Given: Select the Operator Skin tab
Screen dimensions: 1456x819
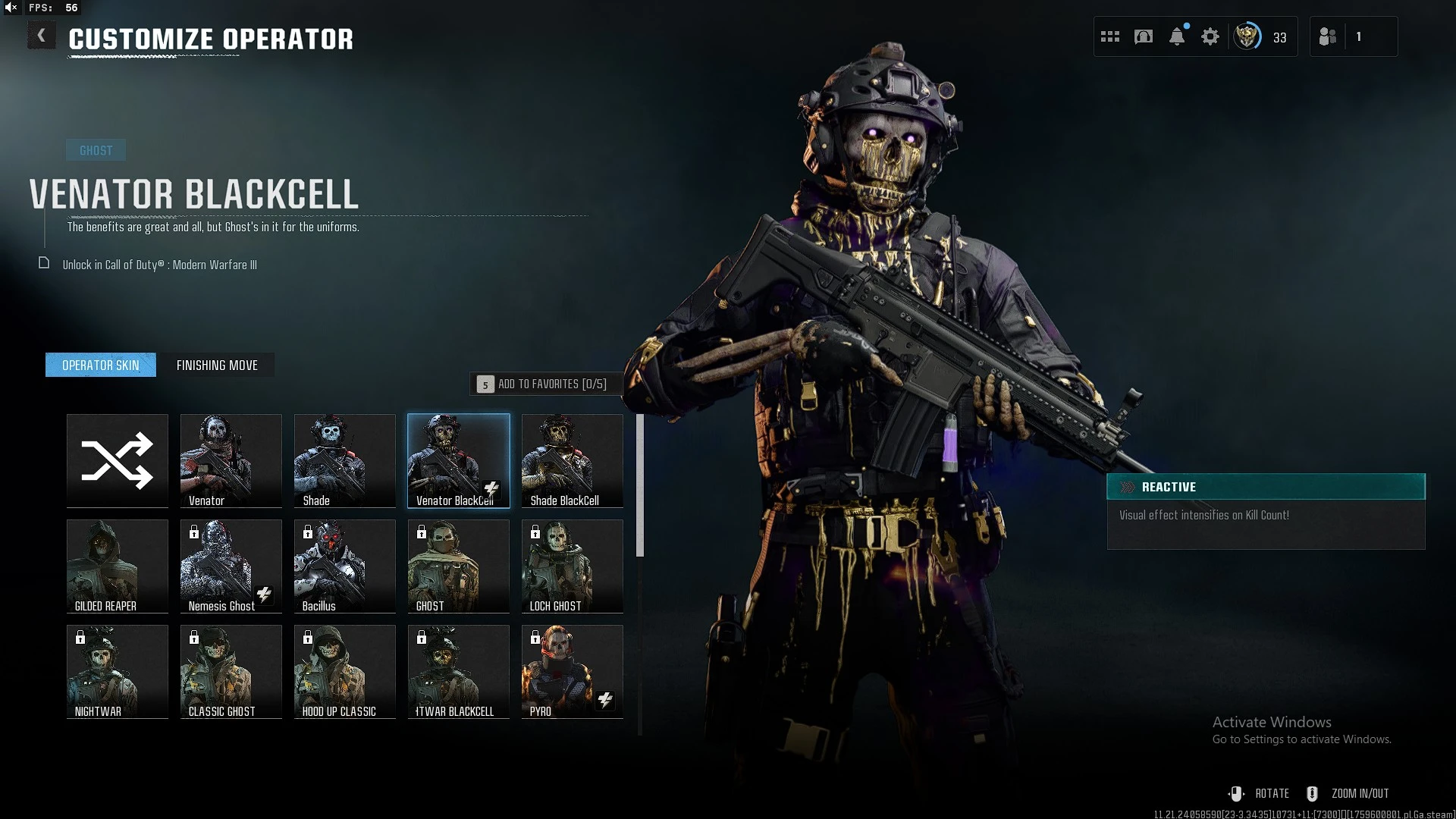Looking at the screenshot, I should pyautogui.click(x=101, y=366).
